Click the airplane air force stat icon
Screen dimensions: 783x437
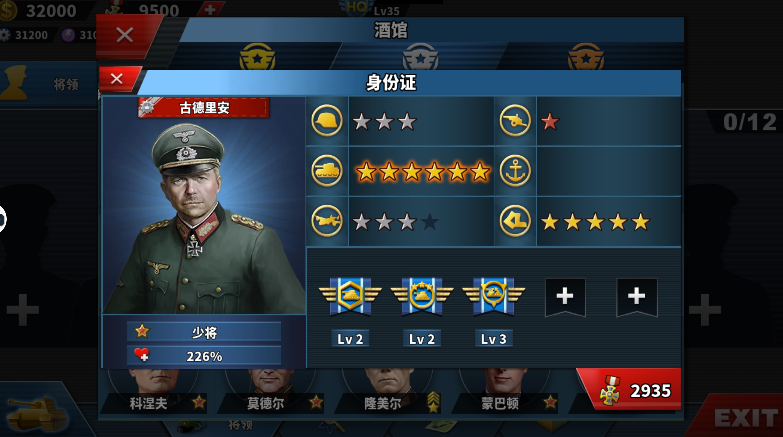[x=327, y=221]
